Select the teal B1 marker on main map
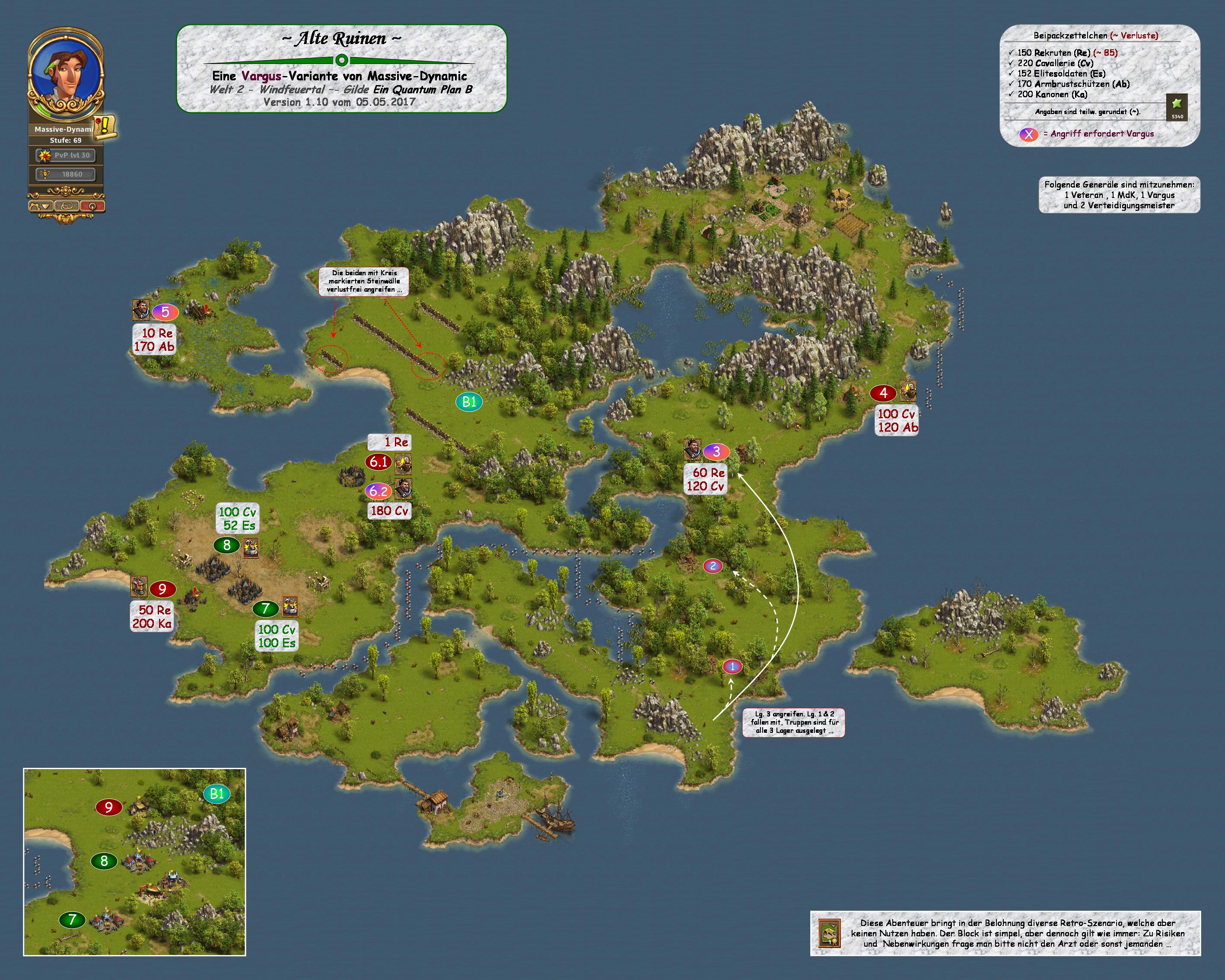This screenshot has width=1225, height=980. [x=469, y=402]
